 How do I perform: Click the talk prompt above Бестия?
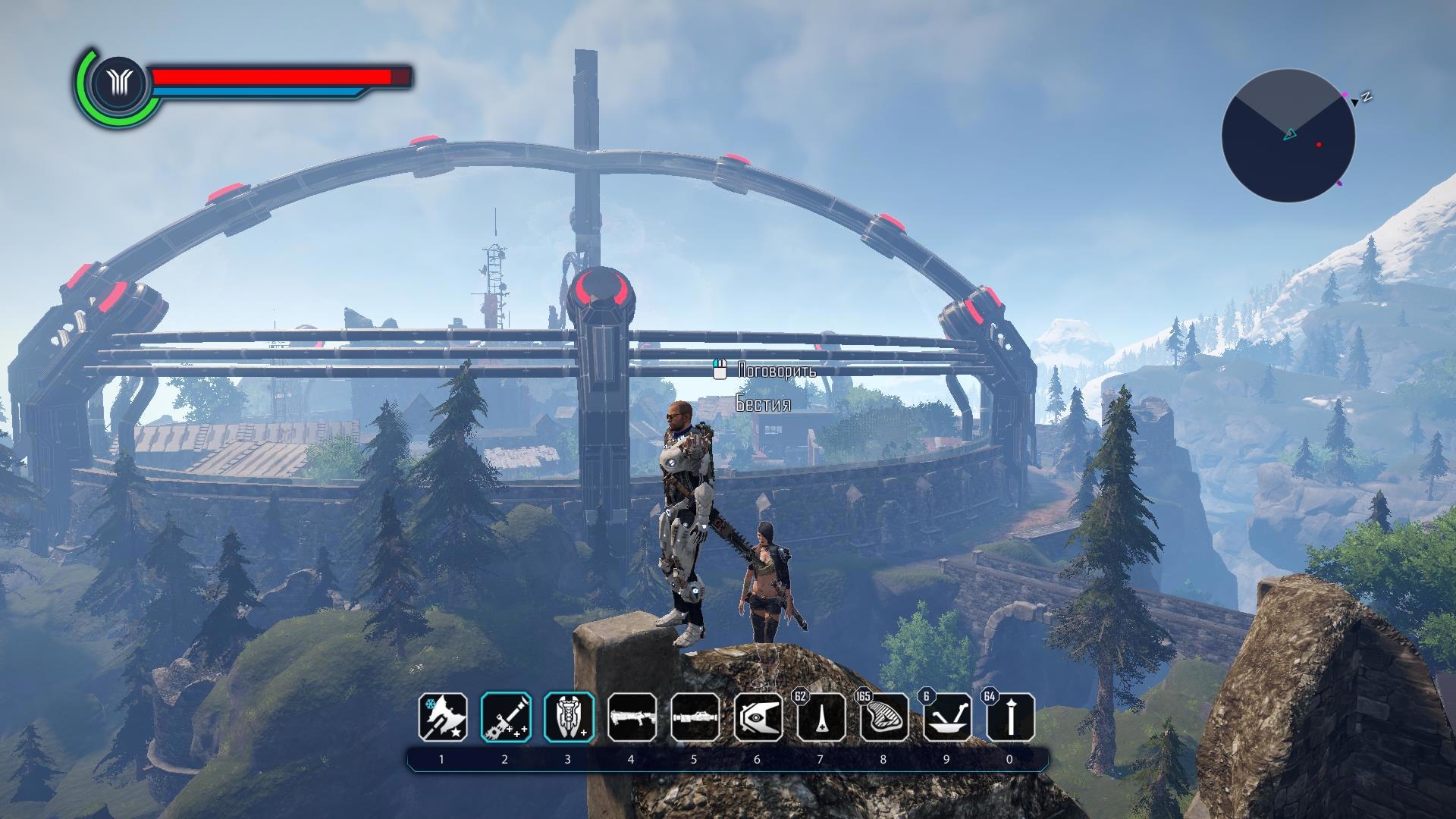point(766,371)
